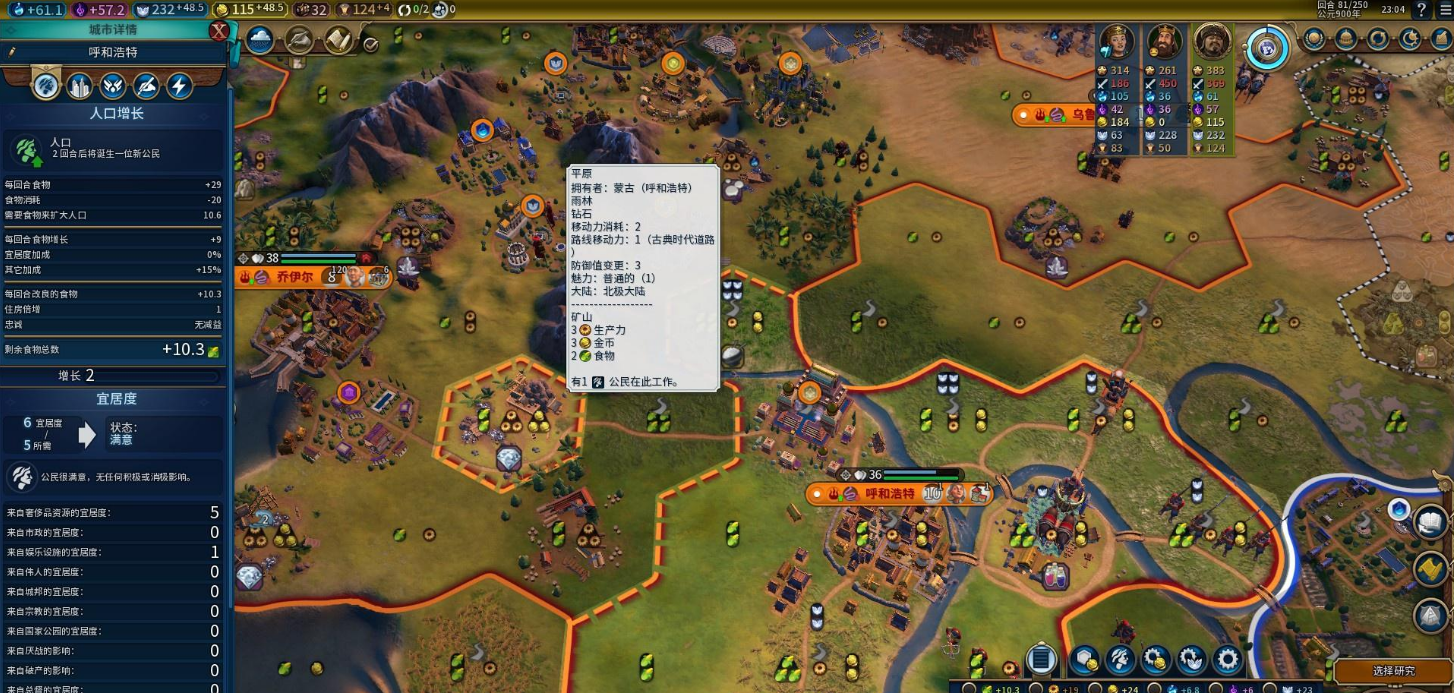The height and width of the screenshot is (693, 1454).
Task: Rename city via pencil icon
Action: 12,52
